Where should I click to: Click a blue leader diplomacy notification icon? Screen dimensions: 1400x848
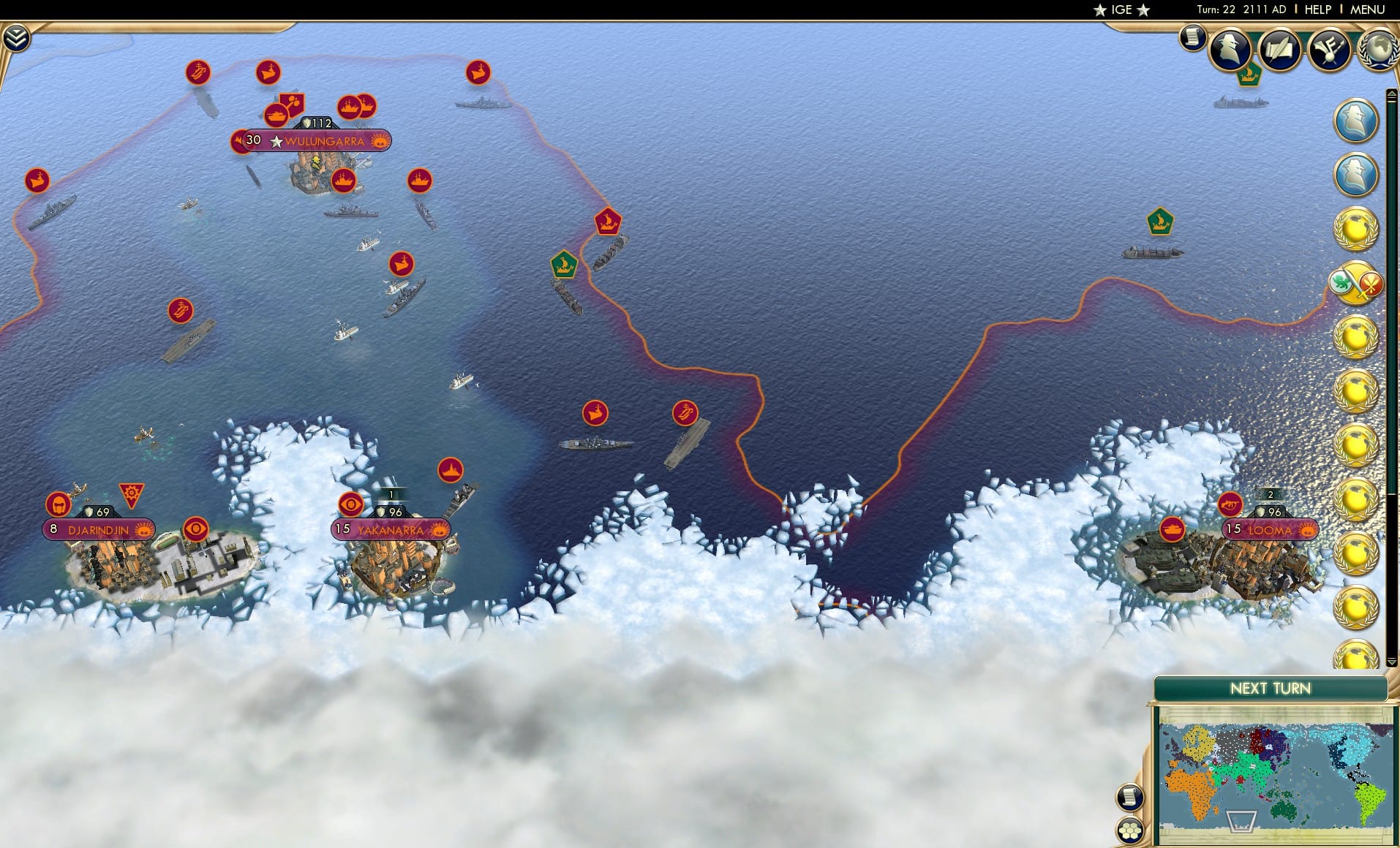[x=1357, y=121]
